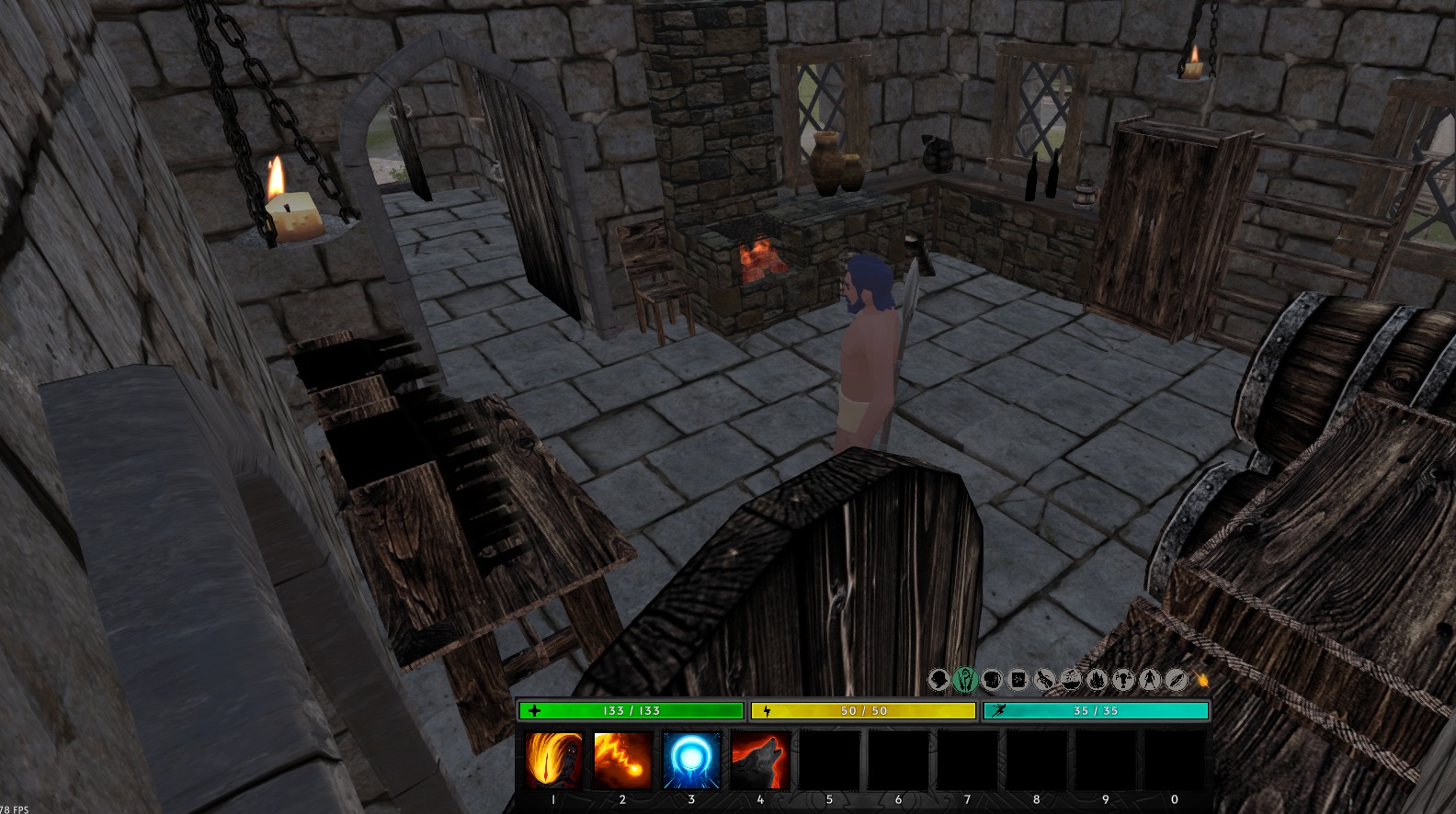Click the helmet head menu icon
1456x814 pixels.
pyautogui.click(x=938, y=680)
